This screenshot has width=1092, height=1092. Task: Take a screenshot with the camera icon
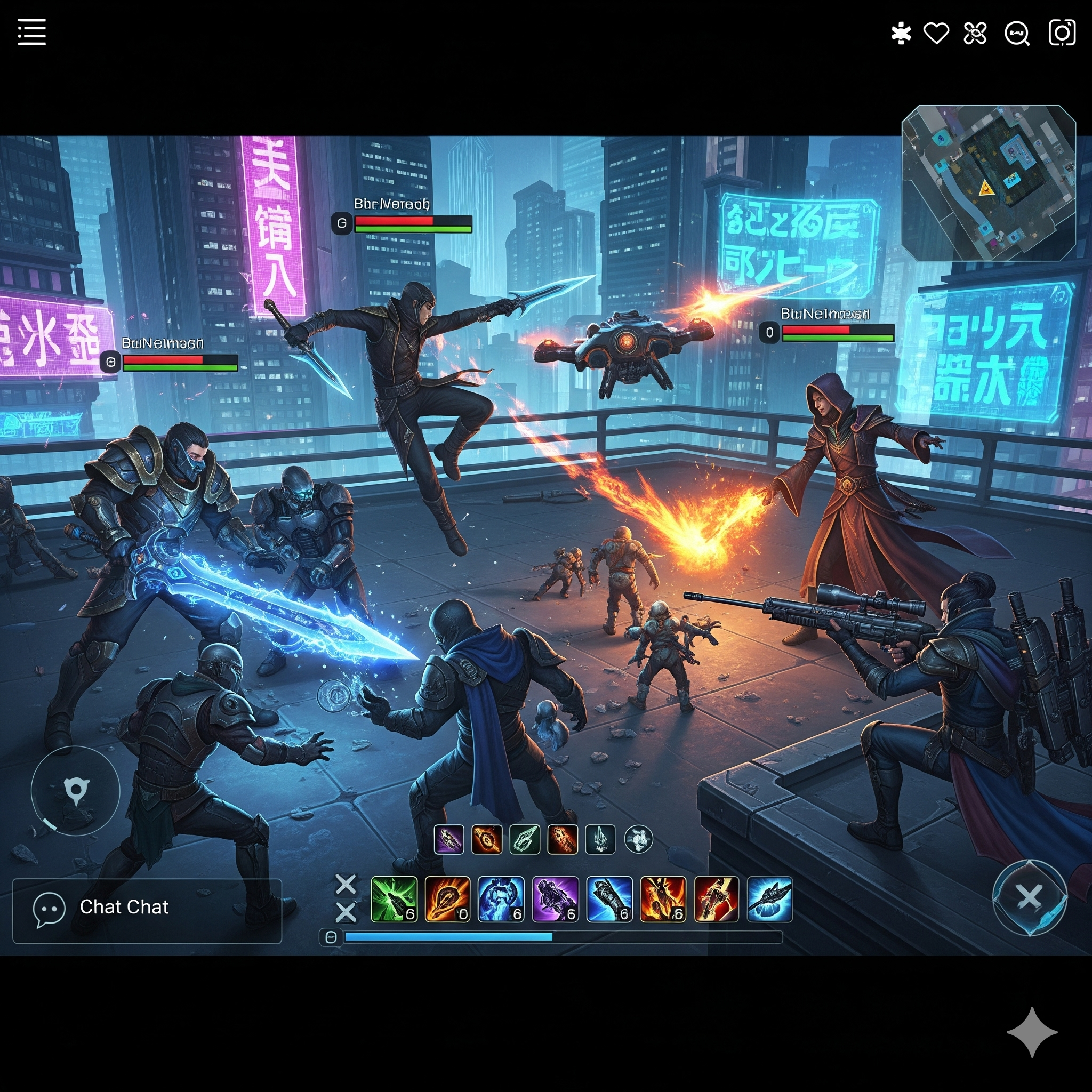pyautogui.click(x=1062, y=33)
